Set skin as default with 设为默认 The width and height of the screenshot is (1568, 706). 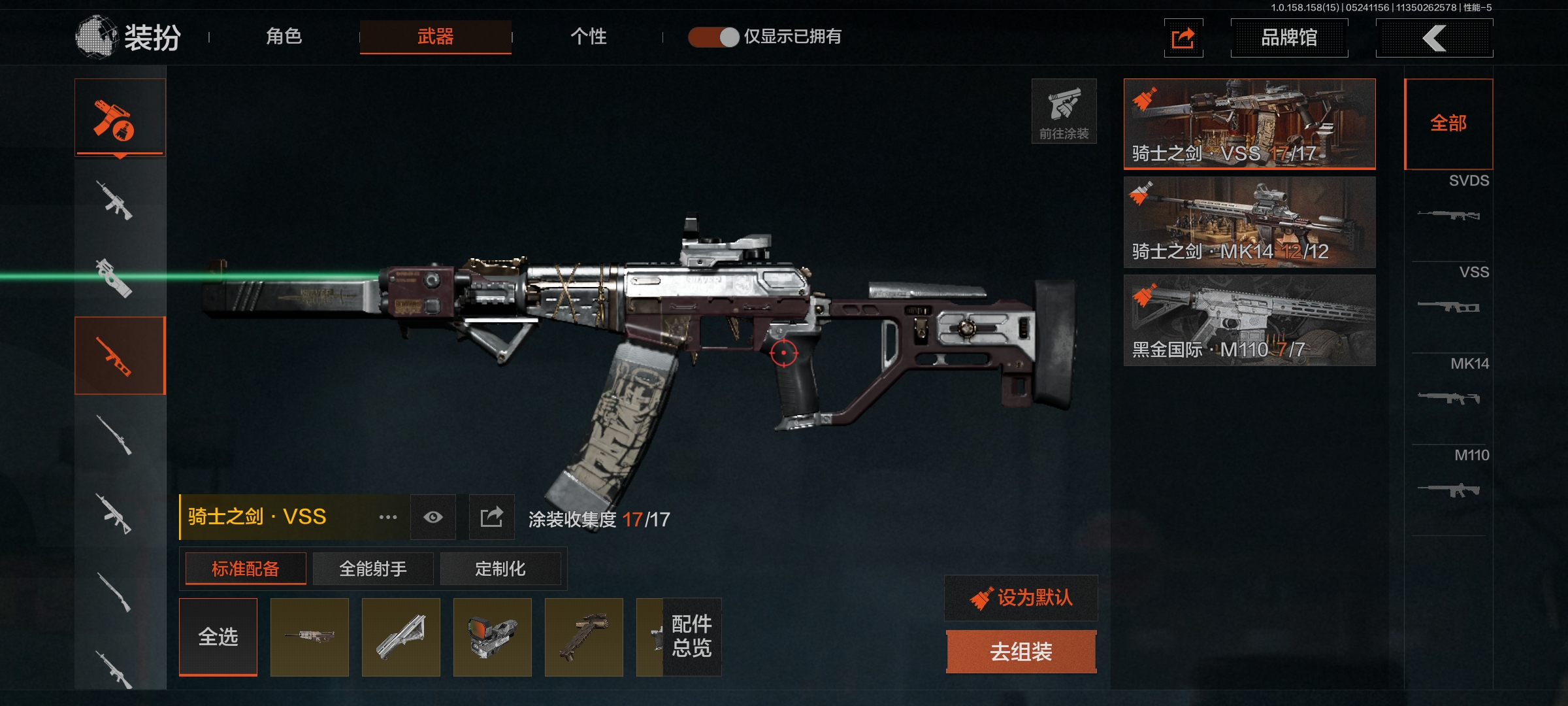pyautogui.click(x=1021, y=597)
